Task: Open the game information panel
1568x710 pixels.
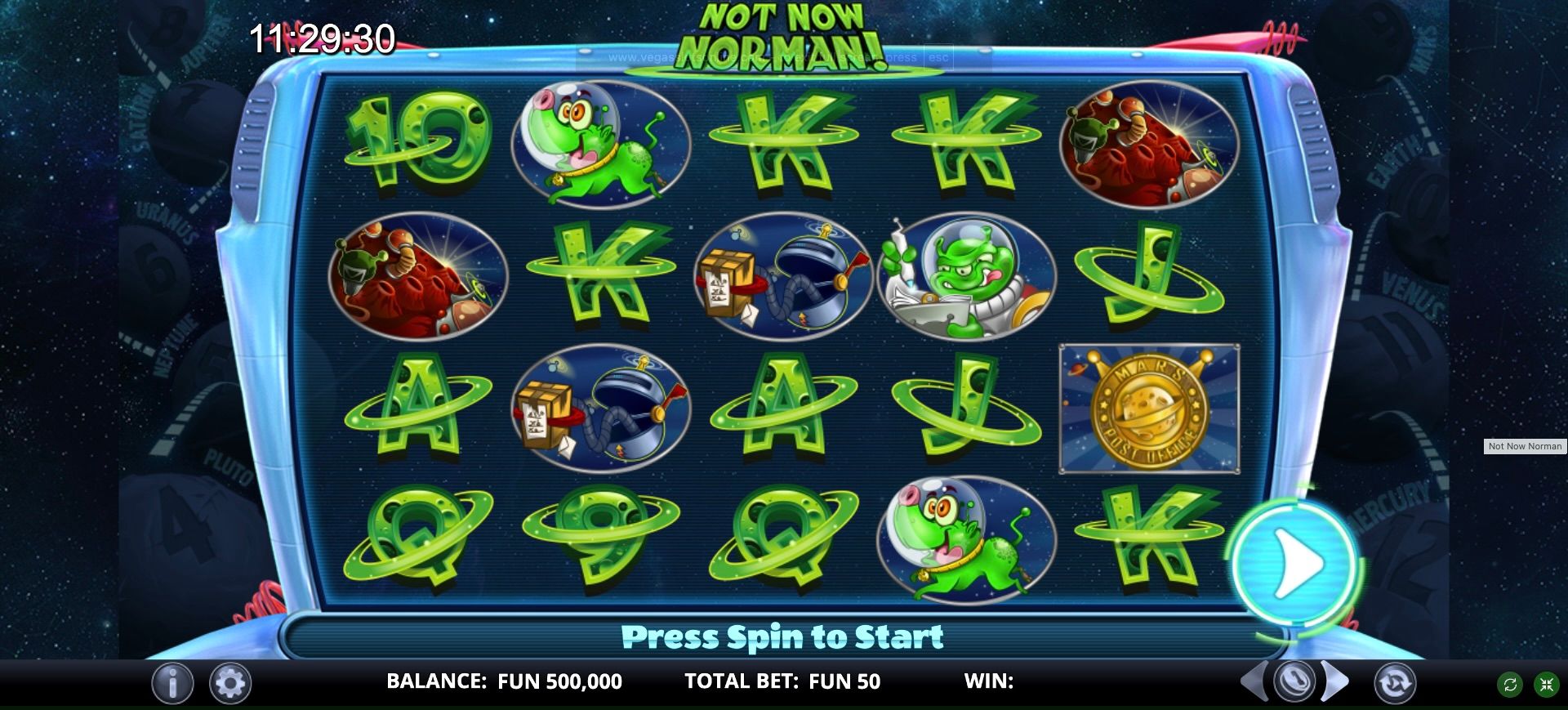Action: pyautogui.click(x=171, y=681)
